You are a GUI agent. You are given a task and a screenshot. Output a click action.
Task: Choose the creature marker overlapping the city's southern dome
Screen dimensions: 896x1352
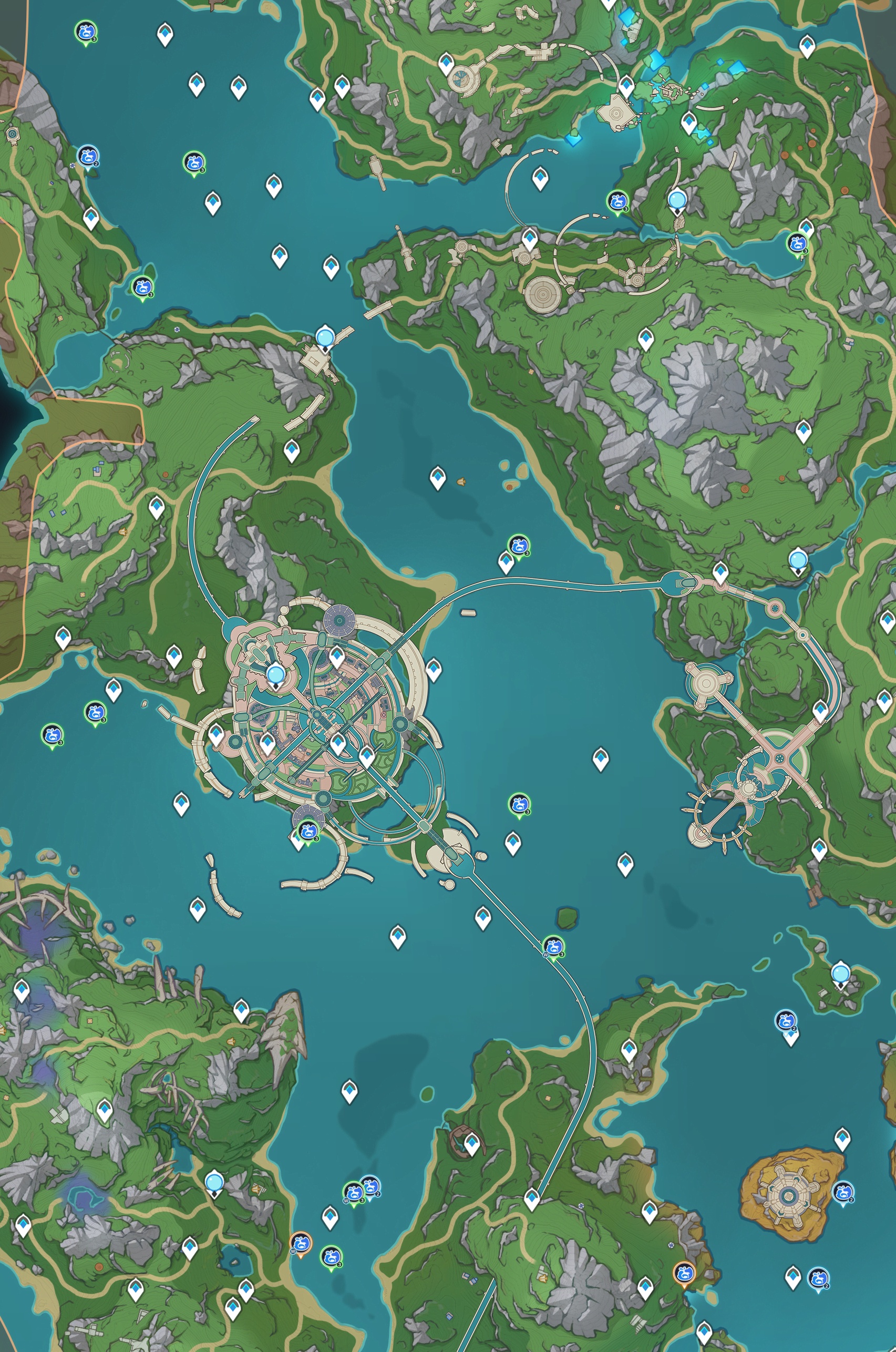coord(308,829)
